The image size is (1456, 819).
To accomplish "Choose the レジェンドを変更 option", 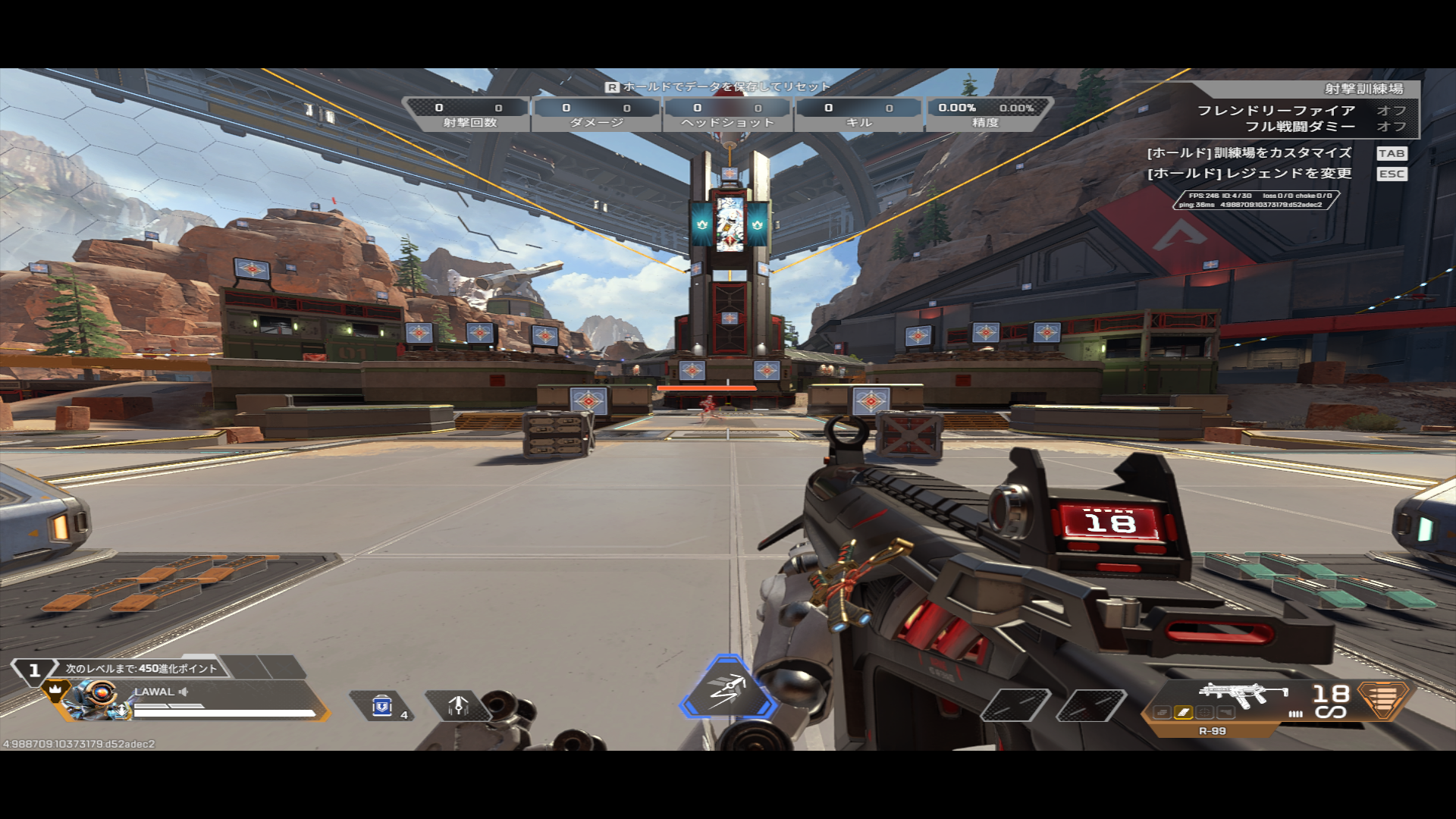I will 1249,174.
